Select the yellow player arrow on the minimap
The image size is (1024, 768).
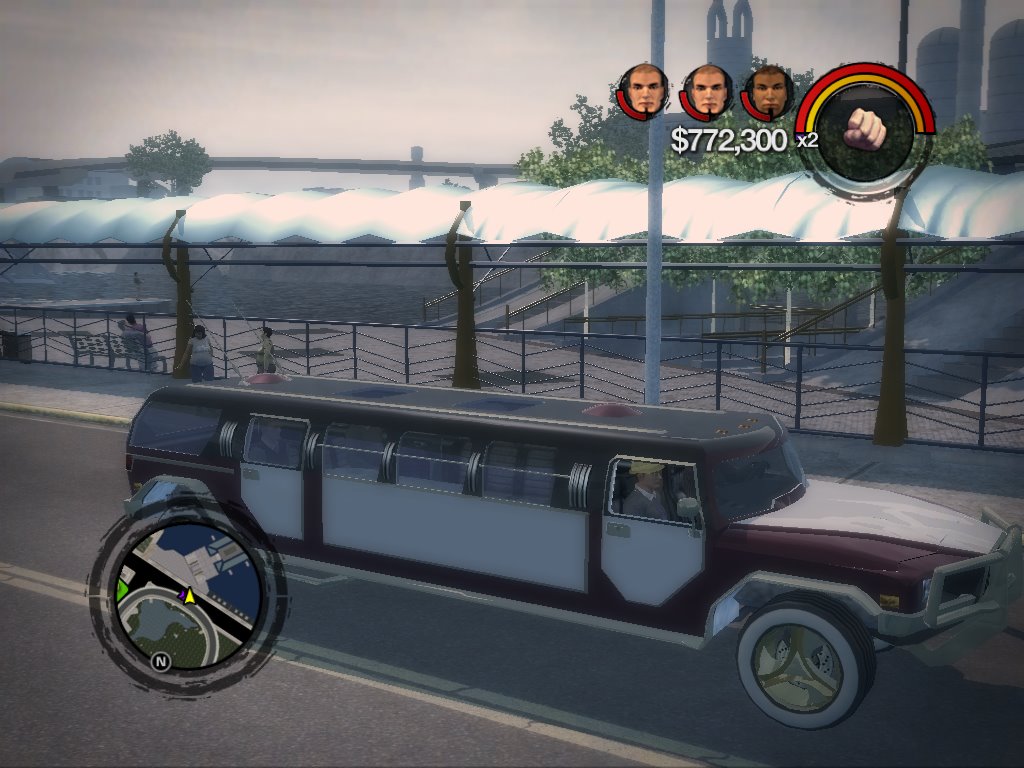(x=189, y=596)
